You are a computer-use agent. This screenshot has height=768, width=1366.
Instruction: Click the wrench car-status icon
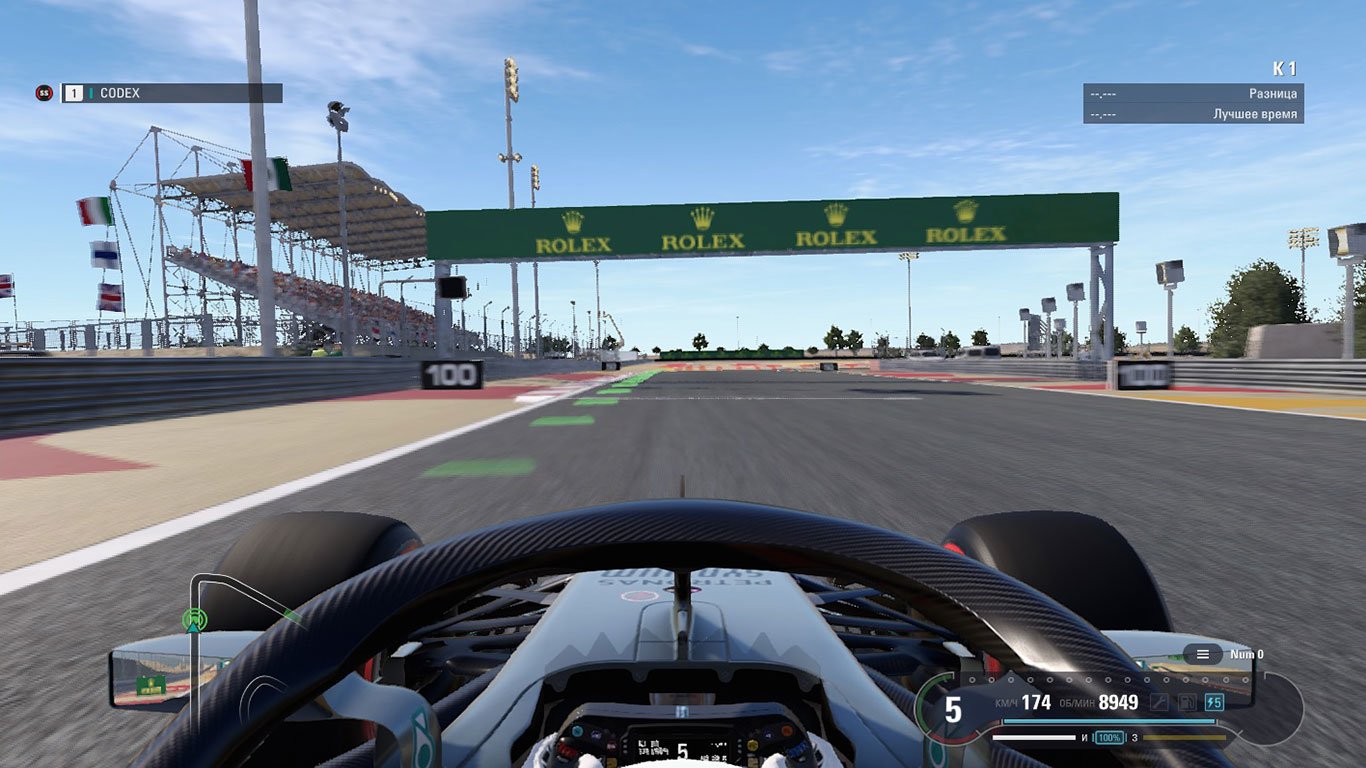pos(1159,703)
